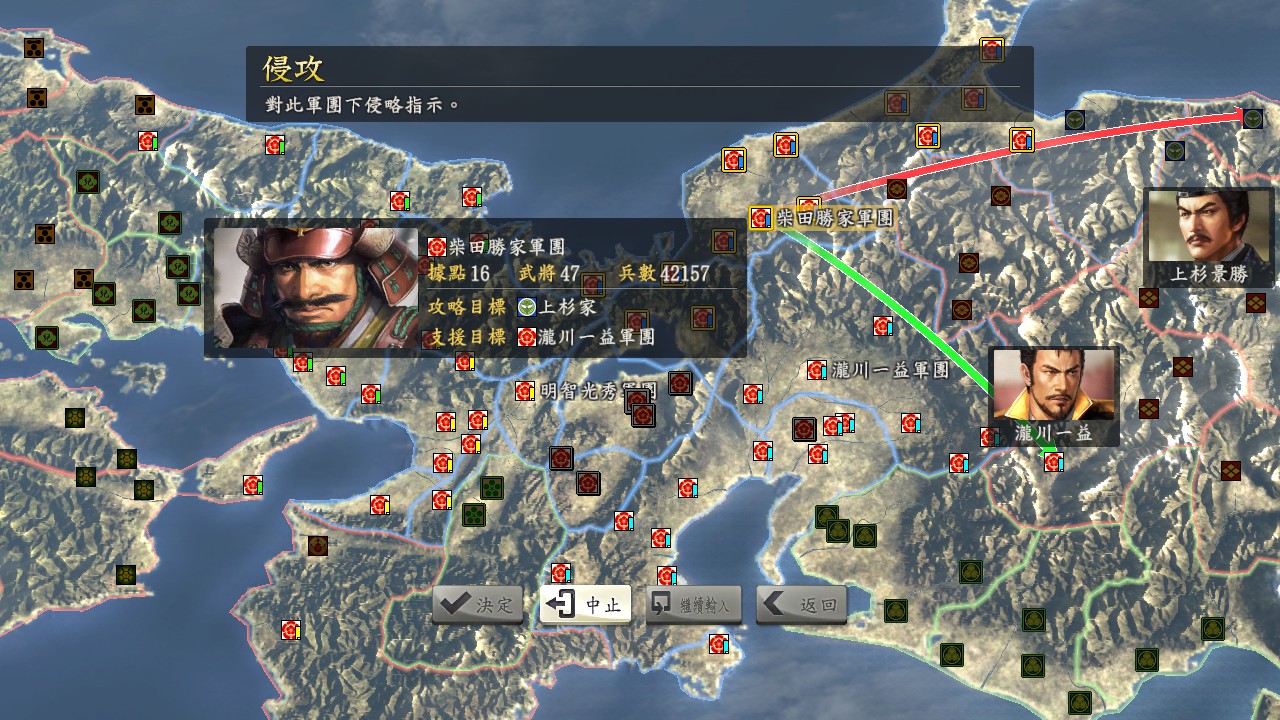The height and width of the screenshot is (720, 1280).
Task: Click the 繼續輸入 continue input button
Action: click(693, 603)
